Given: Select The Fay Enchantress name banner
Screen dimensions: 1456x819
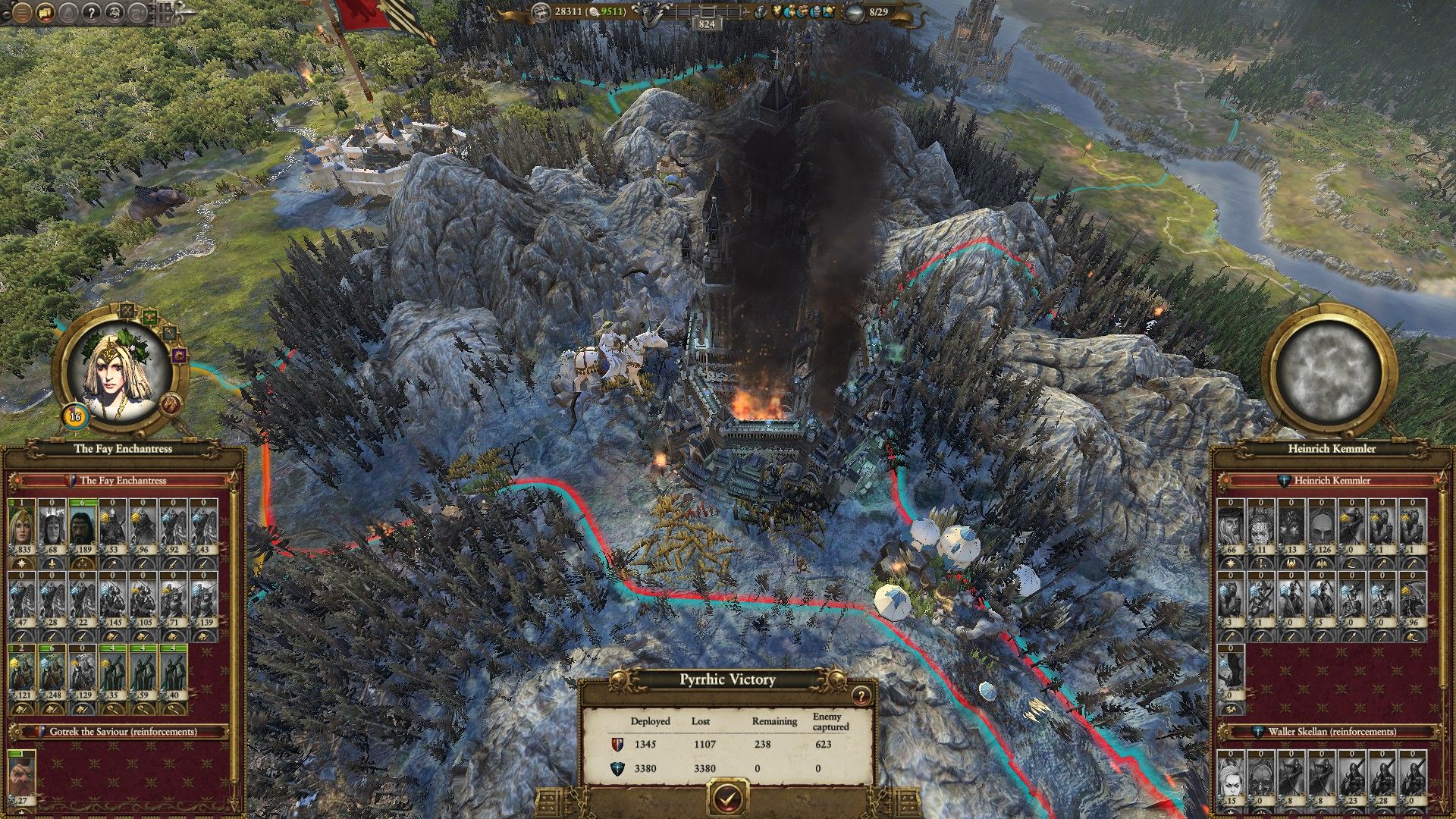Looking at the screenshot, I should (x=123, y=449).
